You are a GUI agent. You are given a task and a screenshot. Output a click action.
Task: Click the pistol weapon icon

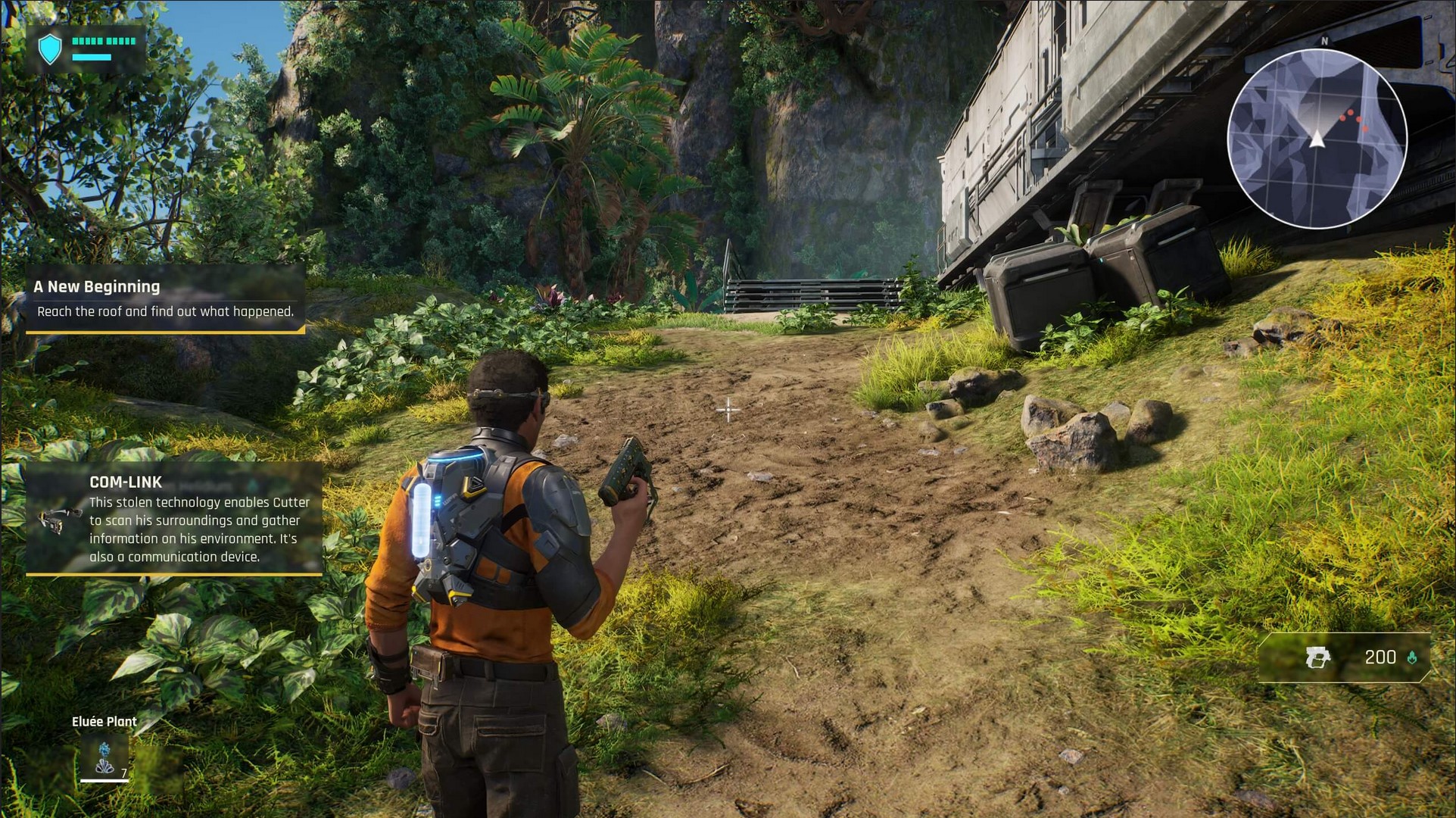pos(1317,657)
